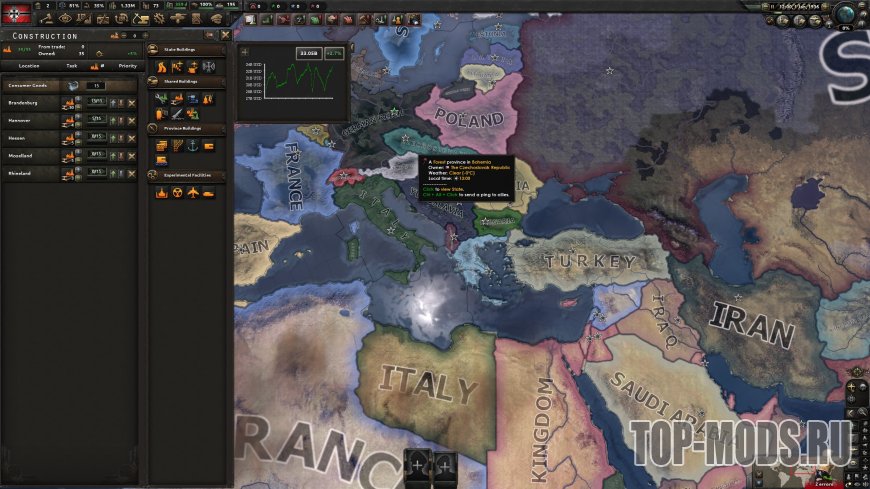
Task: Open the Experimental Facilities section header
Action: coord(186,175)
